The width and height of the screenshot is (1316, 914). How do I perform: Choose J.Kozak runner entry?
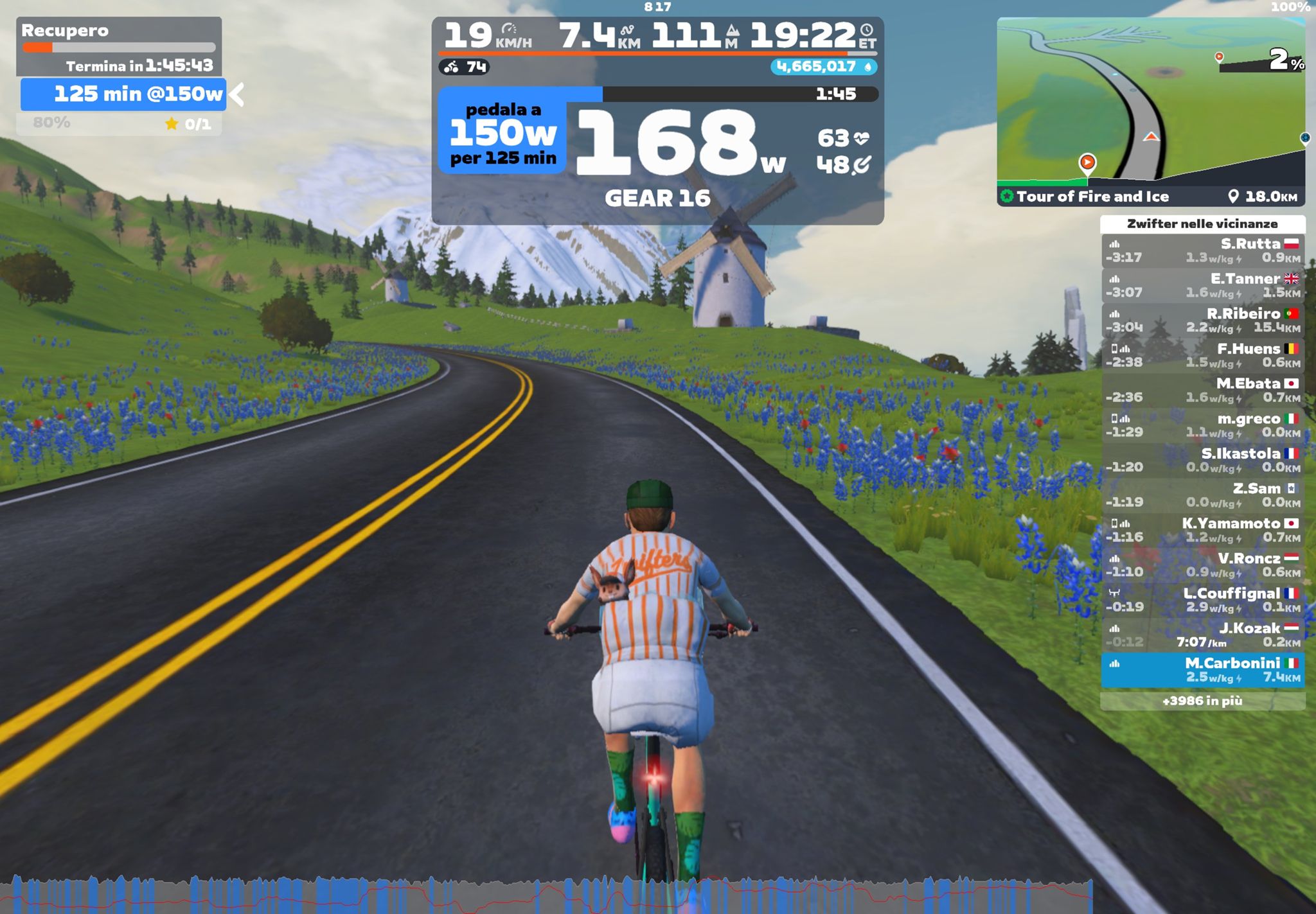point(1202,635)
